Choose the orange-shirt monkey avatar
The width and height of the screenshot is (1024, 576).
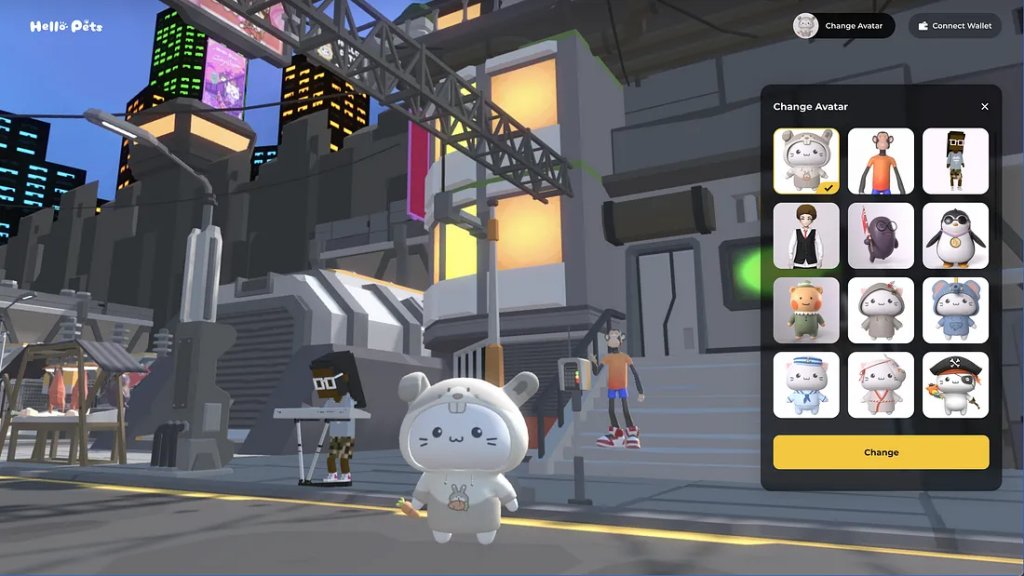click(881, 161)
